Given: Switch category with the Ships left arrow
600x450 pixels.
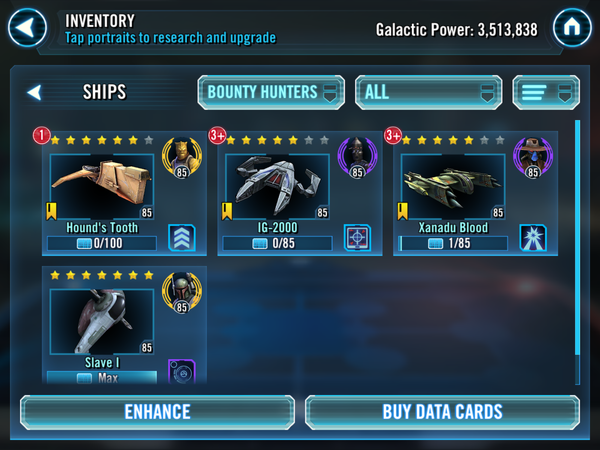Looking at the screenshot, I should pyautogui.click(x=34, y=93).
